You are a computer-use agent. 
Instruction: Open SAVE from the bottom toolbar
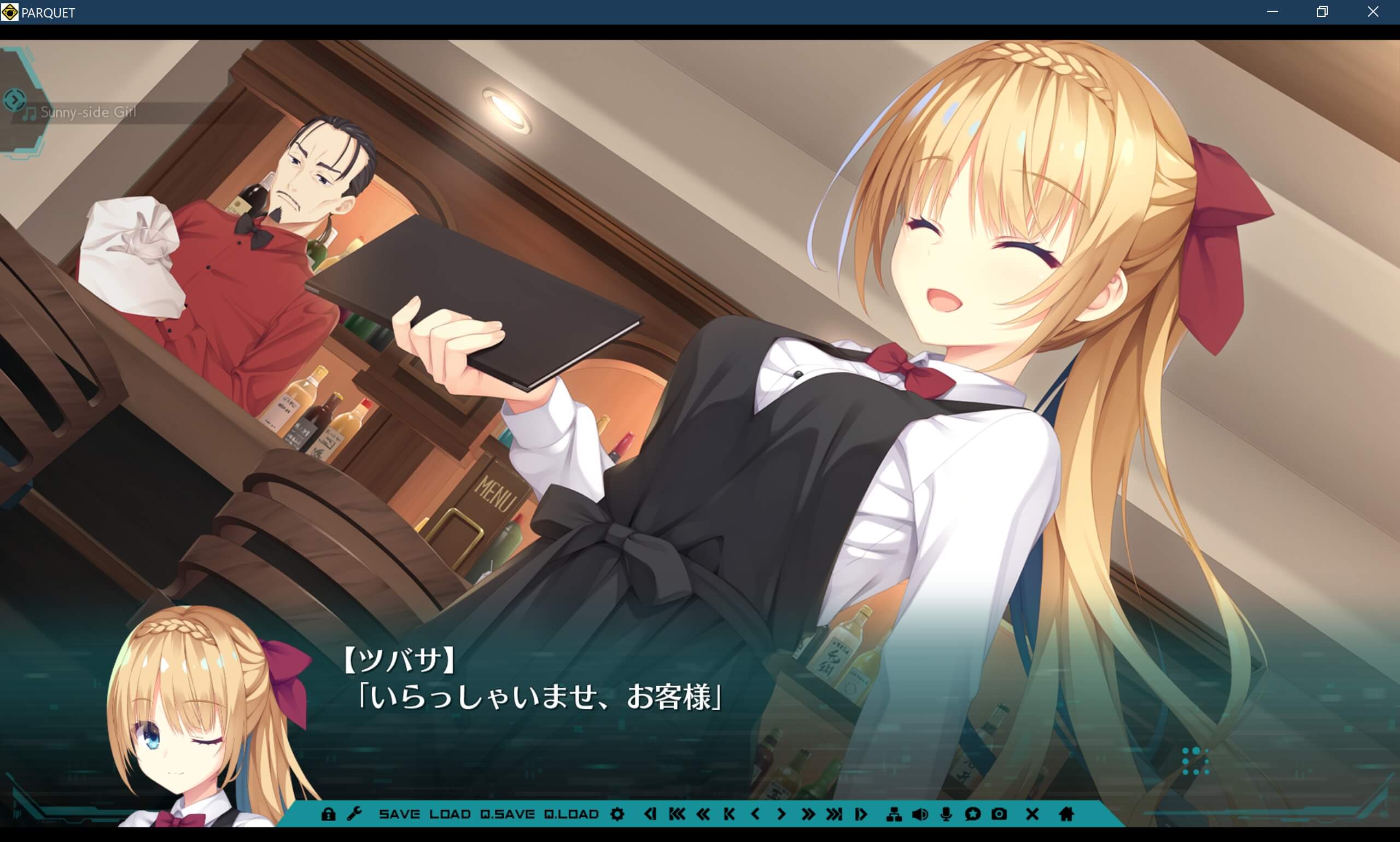[x=400, y=814]
